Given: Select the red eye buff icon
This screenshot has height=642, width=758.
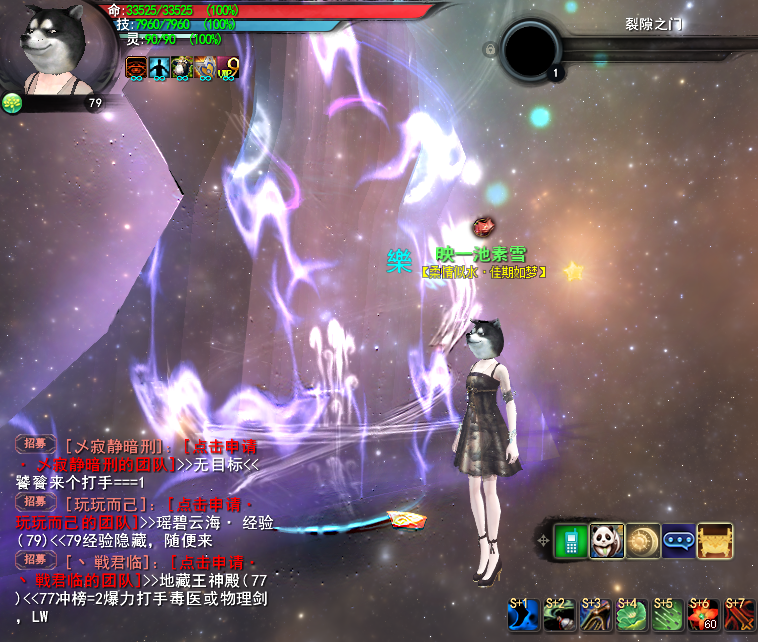Looking at the screenshot, I should (136, 68).
